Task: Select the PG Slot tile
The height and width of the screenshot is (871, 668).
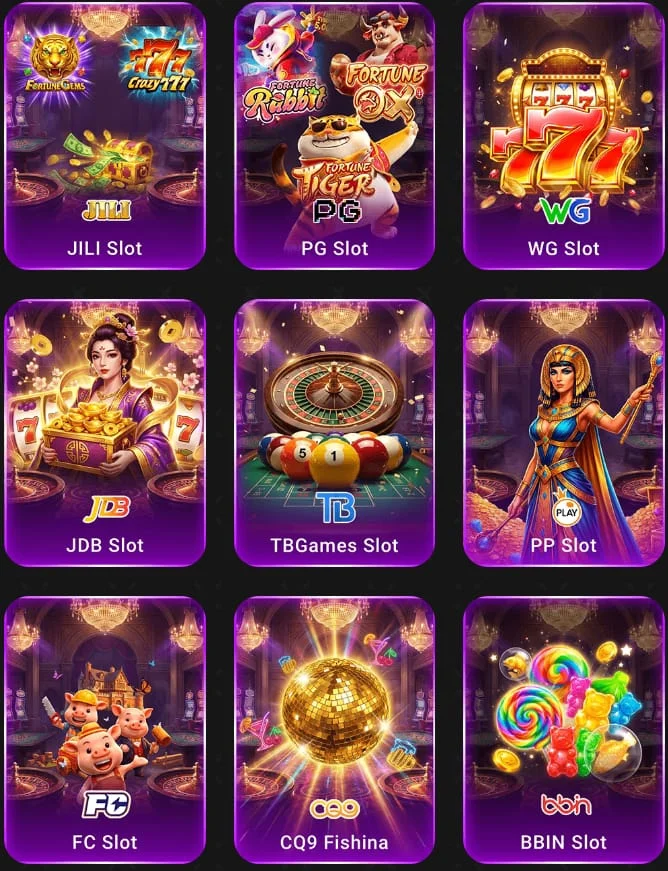Action: click(x=334, y=136)
